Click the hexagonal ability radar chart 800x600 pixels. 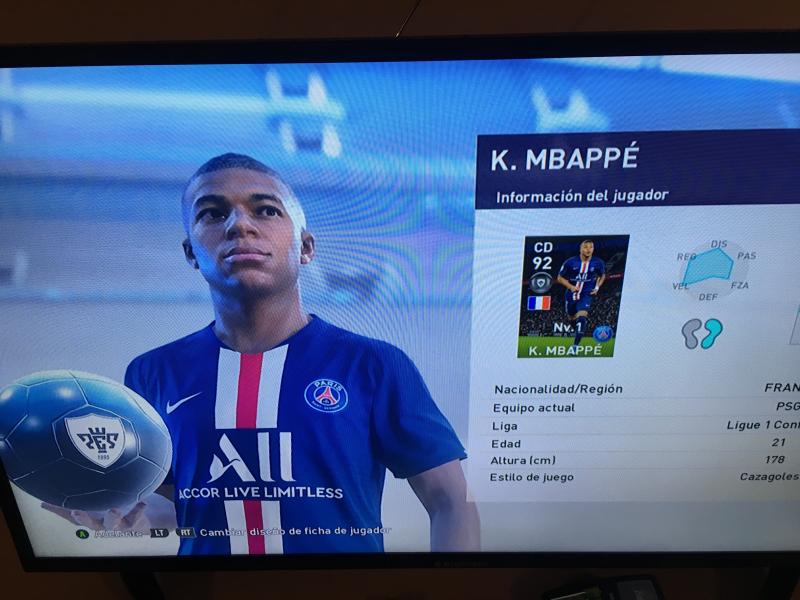point(713,267)
